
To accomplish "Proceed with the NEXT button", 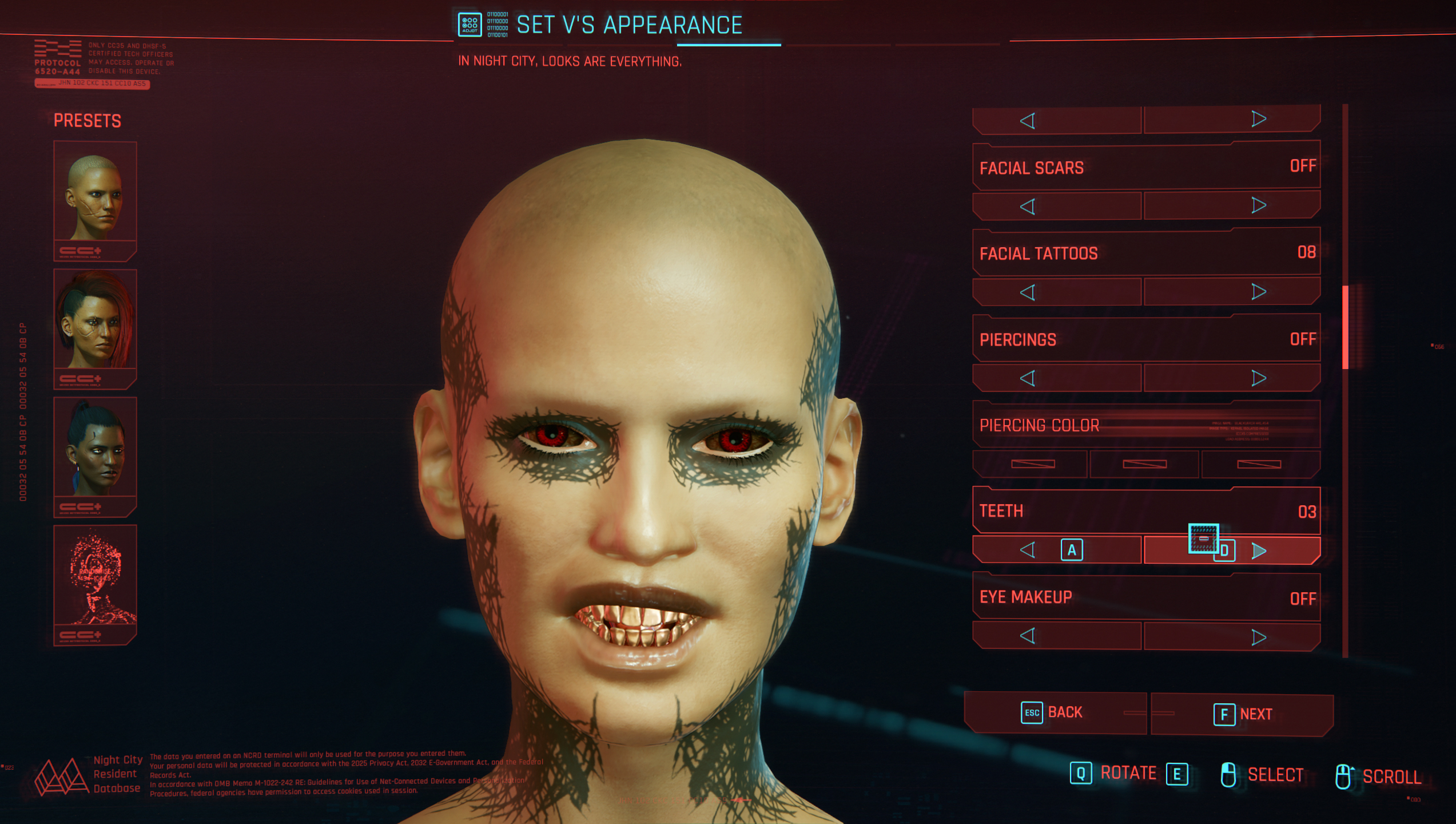I will (x=1242, y=714).
